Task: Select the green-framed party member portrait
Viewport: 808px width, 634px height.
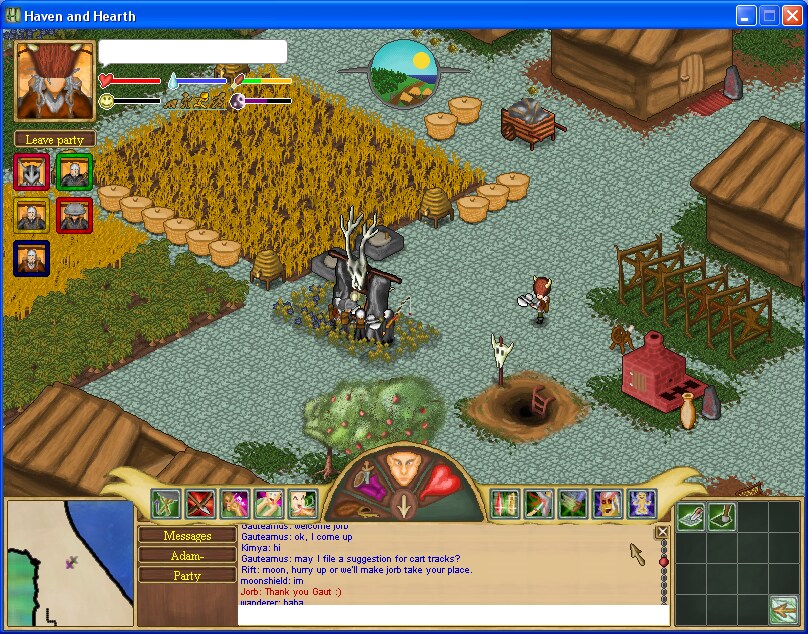Action: coord(75,171)
